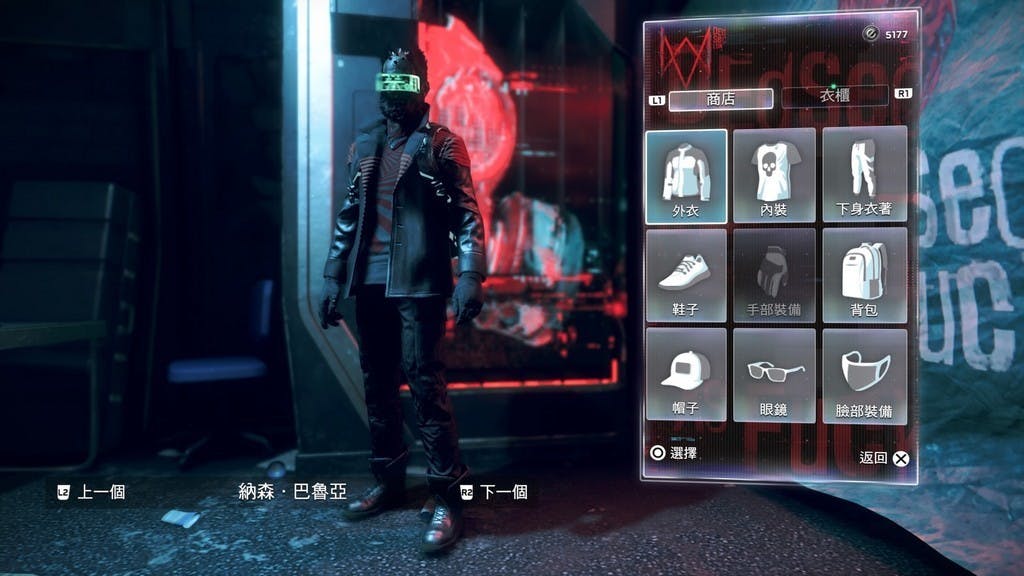Click the greyed 手部裝備 gloves tile
Viewport: 1024px width, 576px height.
(x=774, y=275)
